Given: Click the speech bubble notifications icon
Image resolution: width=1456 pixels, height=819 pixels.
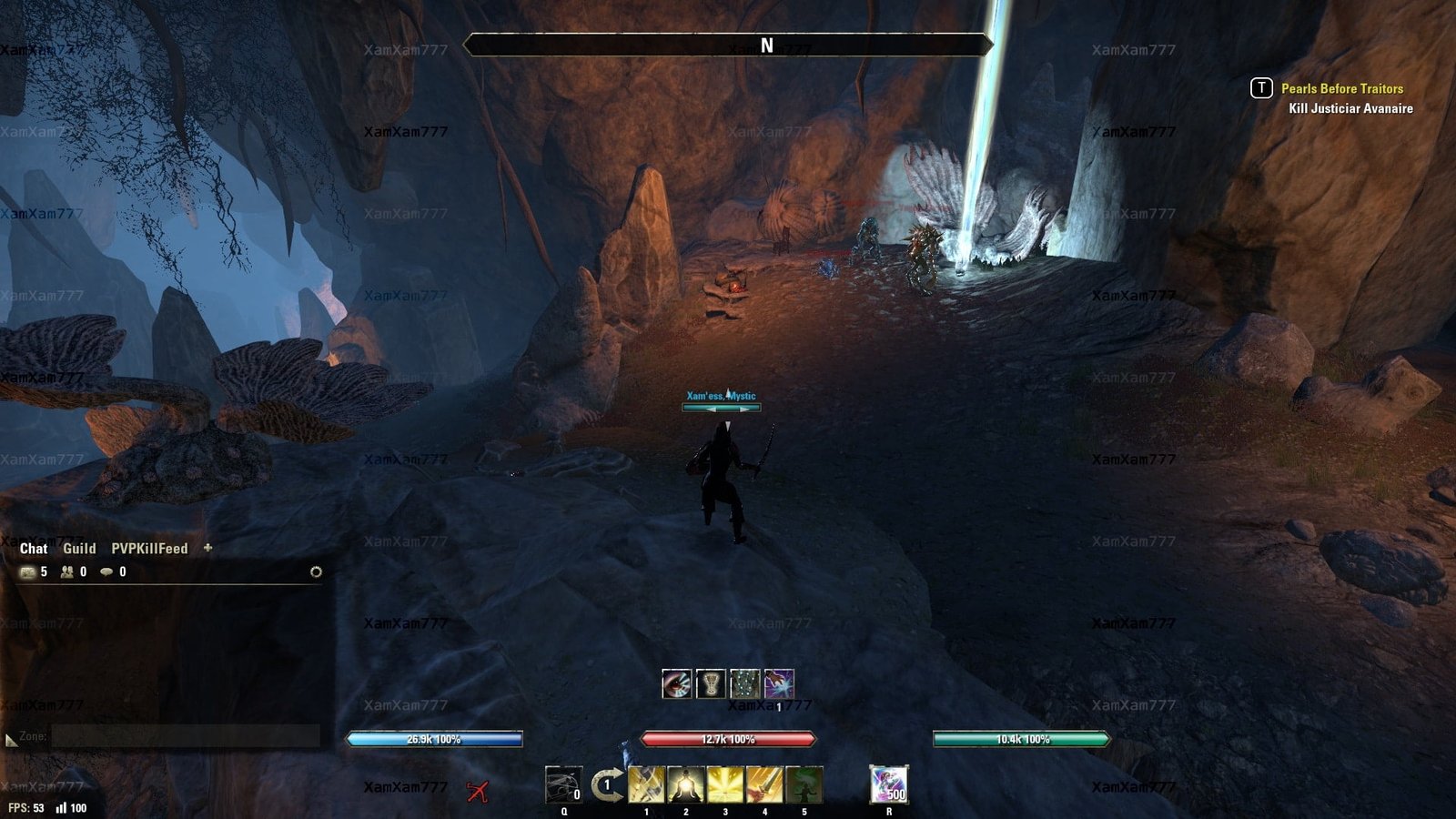Looking at the screenshot, I should tap(106, 572).
